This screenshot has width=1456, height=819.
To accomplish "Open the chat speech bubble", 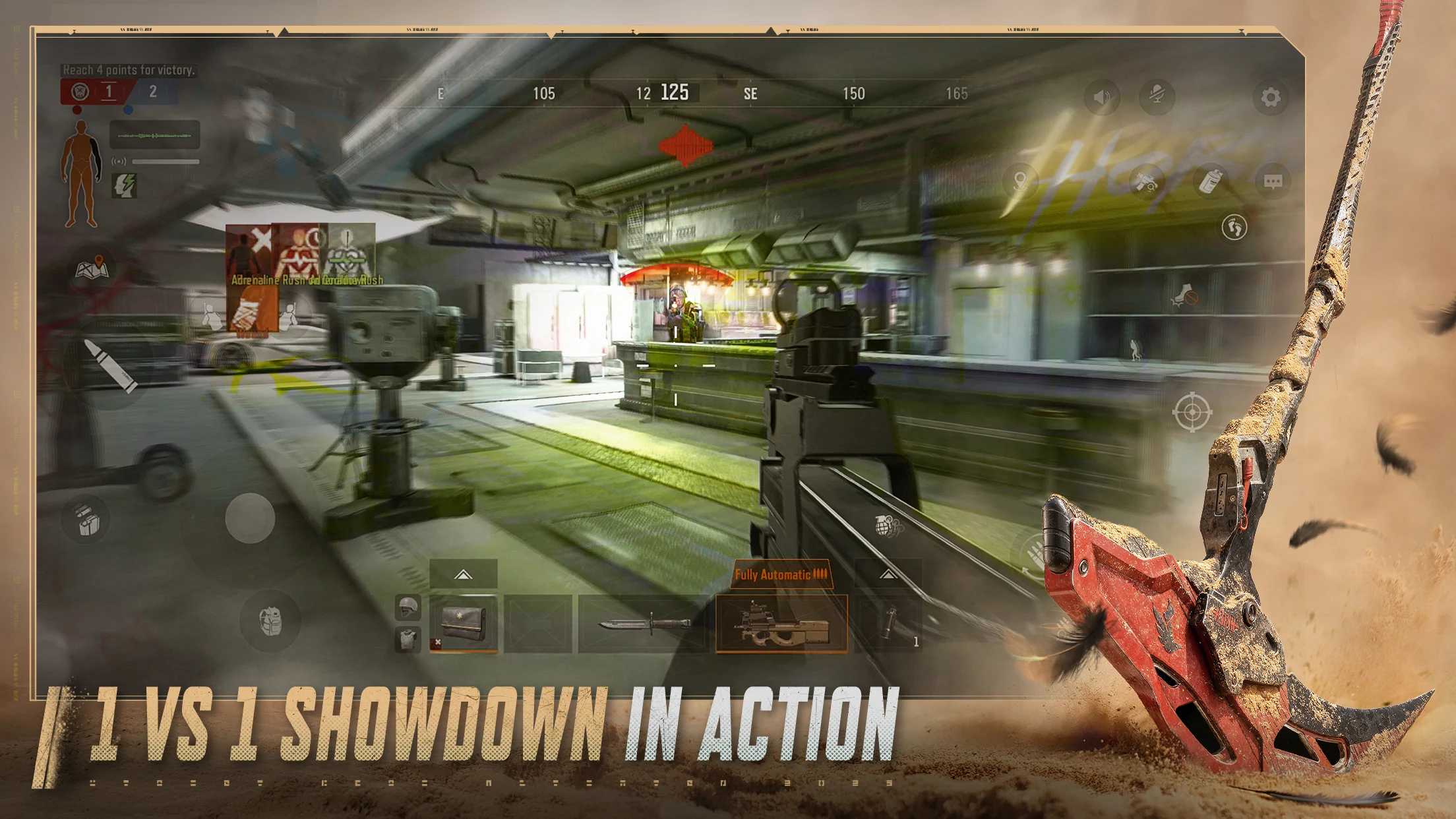I will [1273, 181].
